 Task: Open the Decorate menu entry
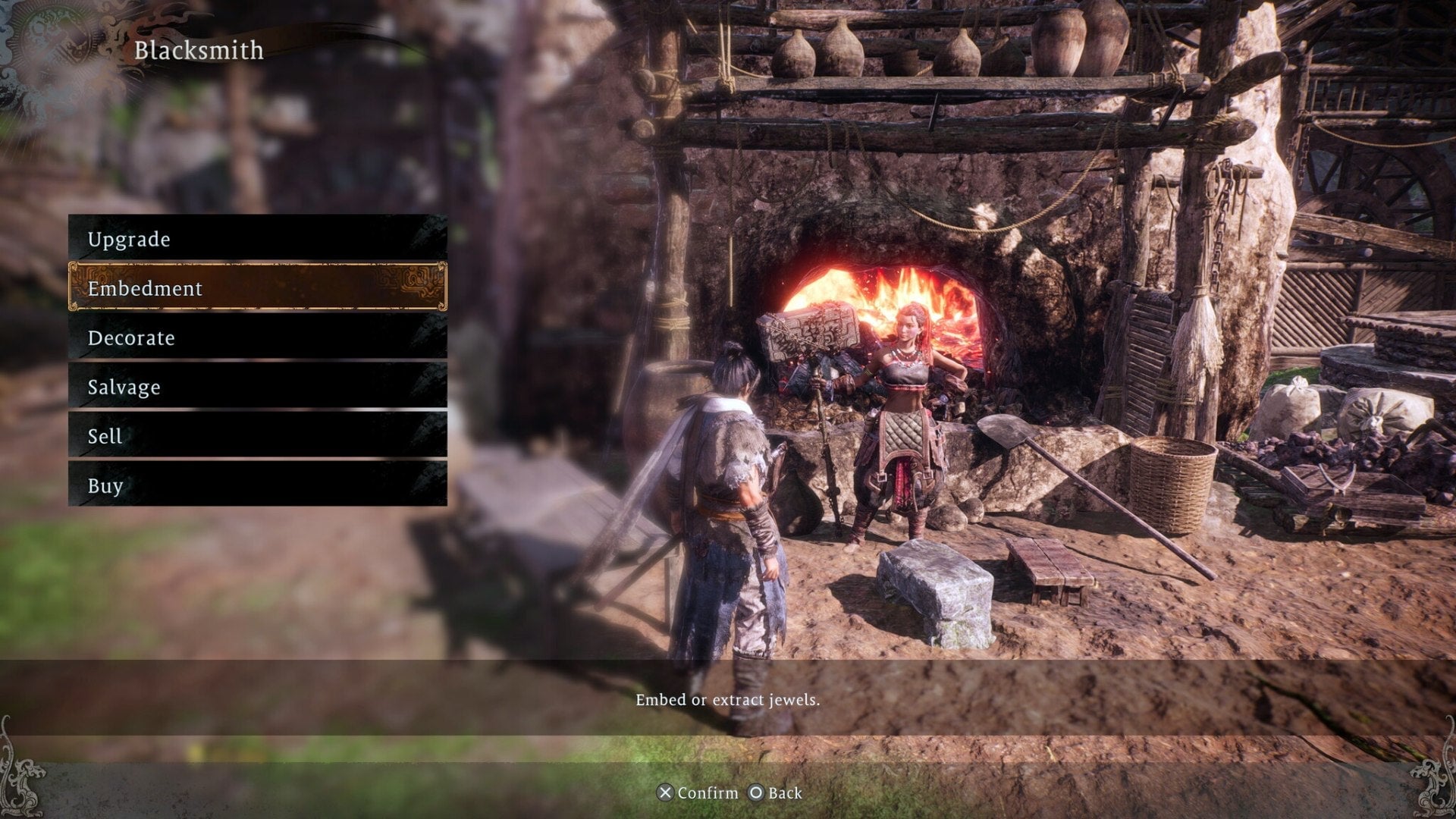tap(132, 338)
